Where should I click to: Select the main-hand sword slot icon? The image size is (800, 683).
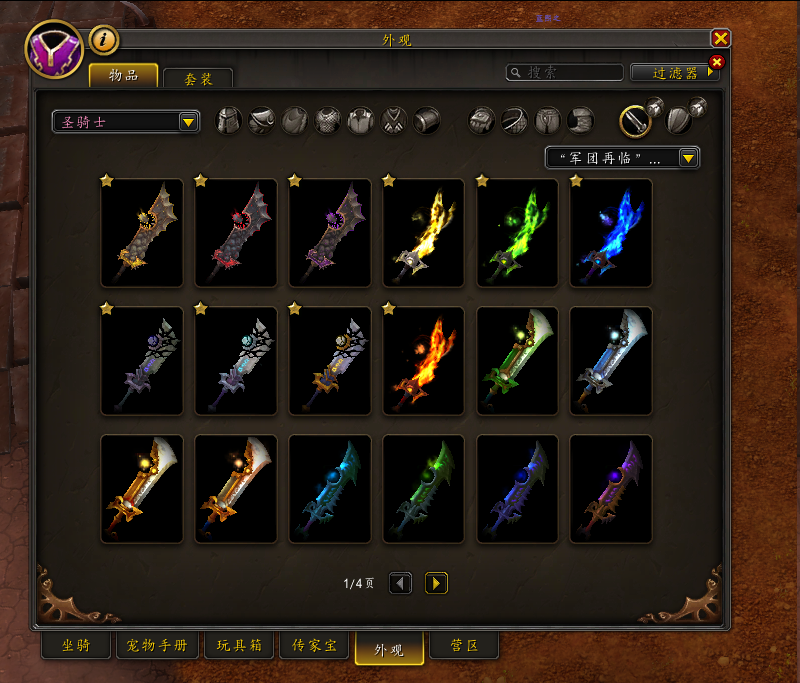pos(634,121)
